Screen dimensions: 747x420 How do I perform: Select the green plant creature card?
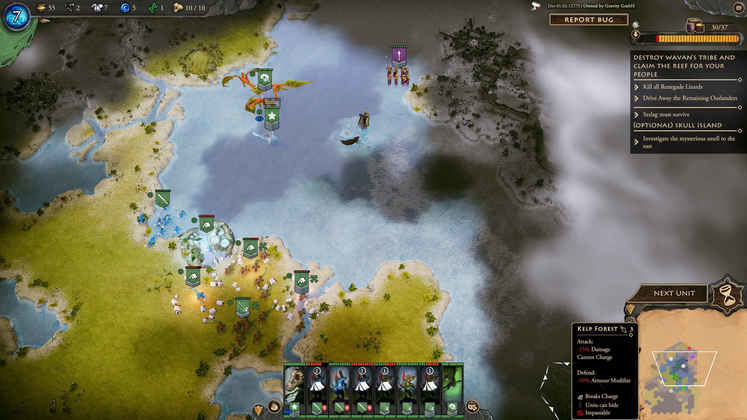(452, 385)
